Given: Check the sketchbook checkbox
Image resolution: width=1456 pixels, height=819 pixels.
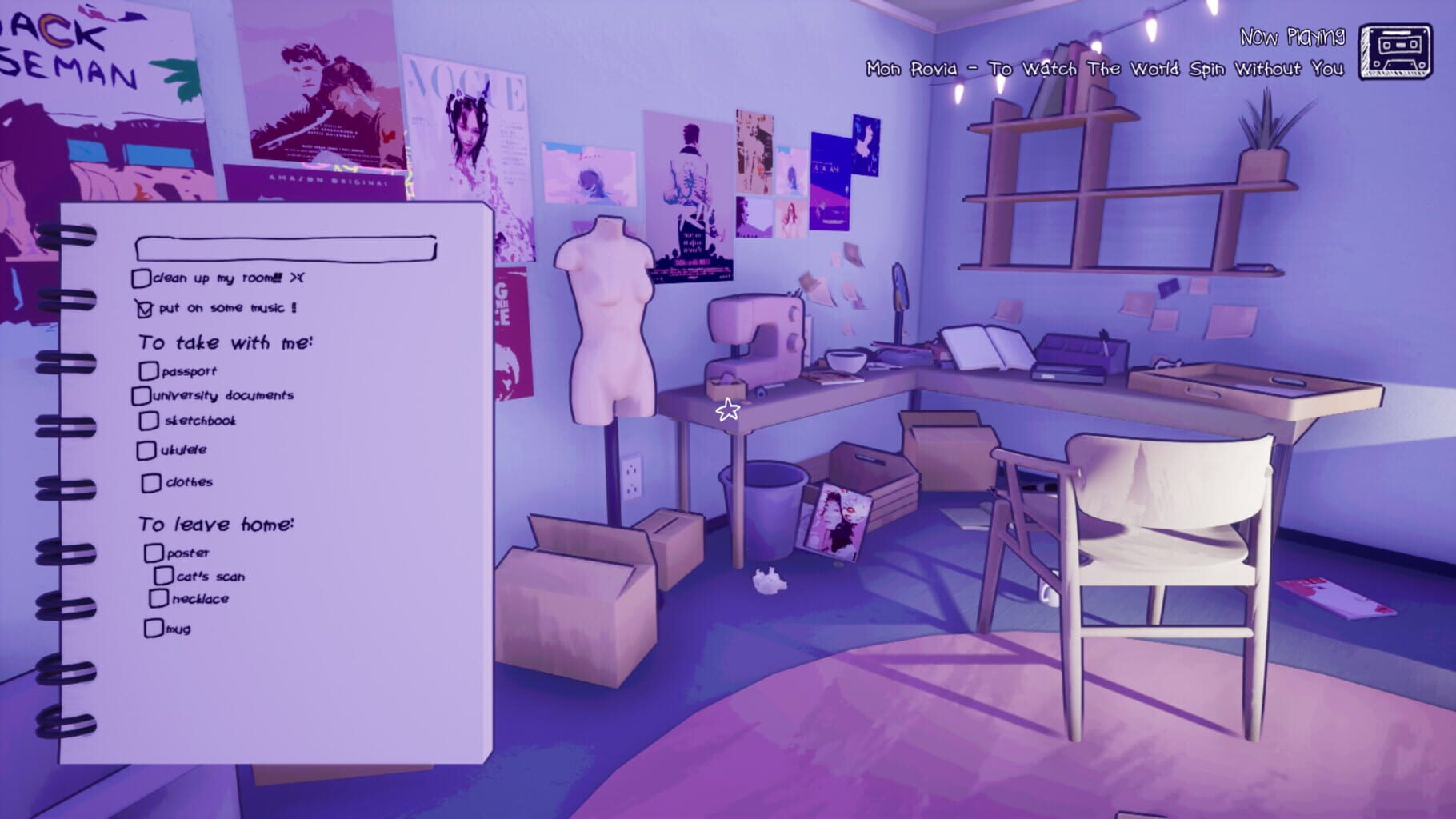Looking at the screenshot, I should click(150, 420).
